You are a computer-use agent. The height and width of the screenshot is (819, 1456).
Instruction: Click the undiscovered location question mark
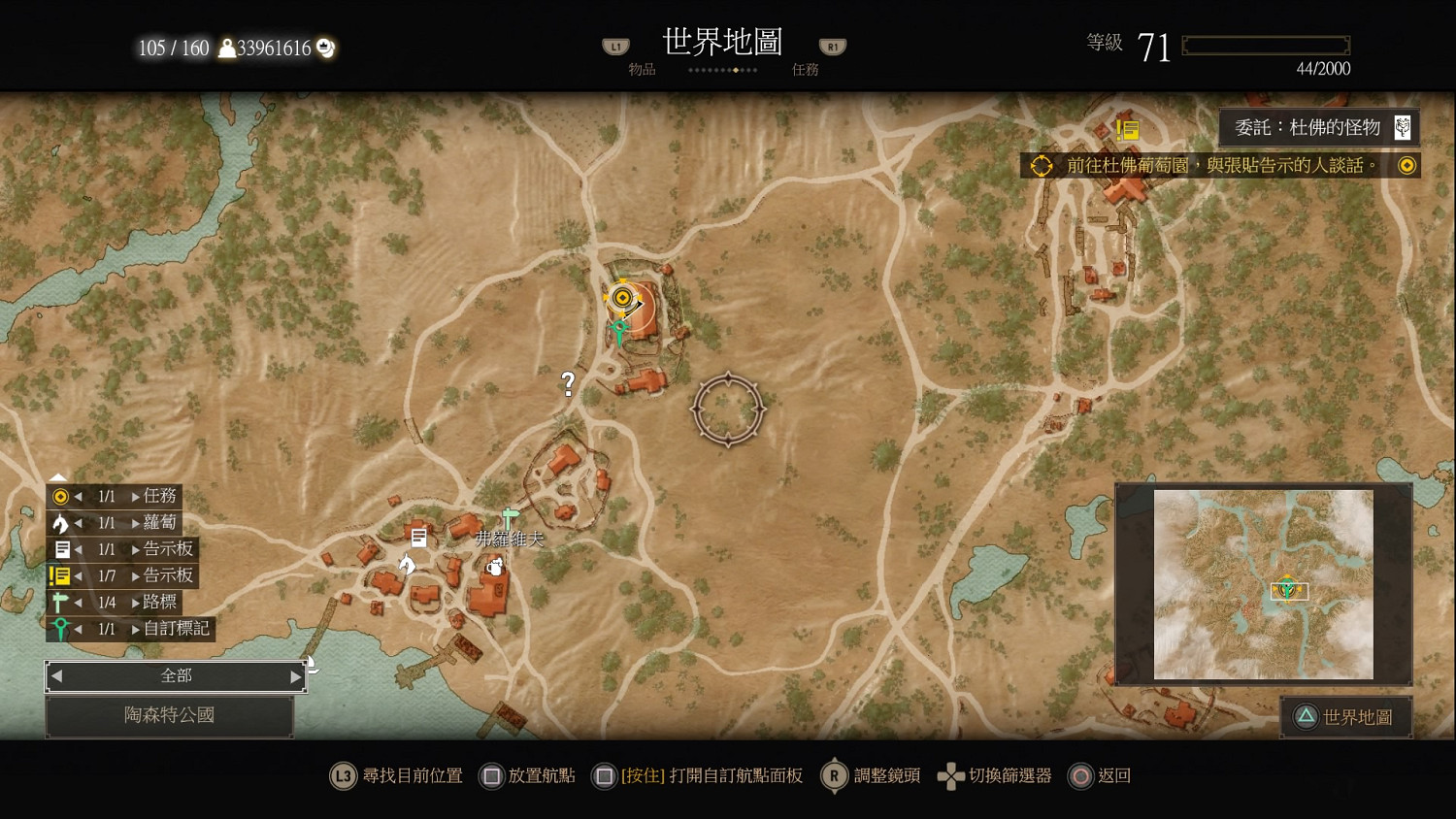(567, 382)
